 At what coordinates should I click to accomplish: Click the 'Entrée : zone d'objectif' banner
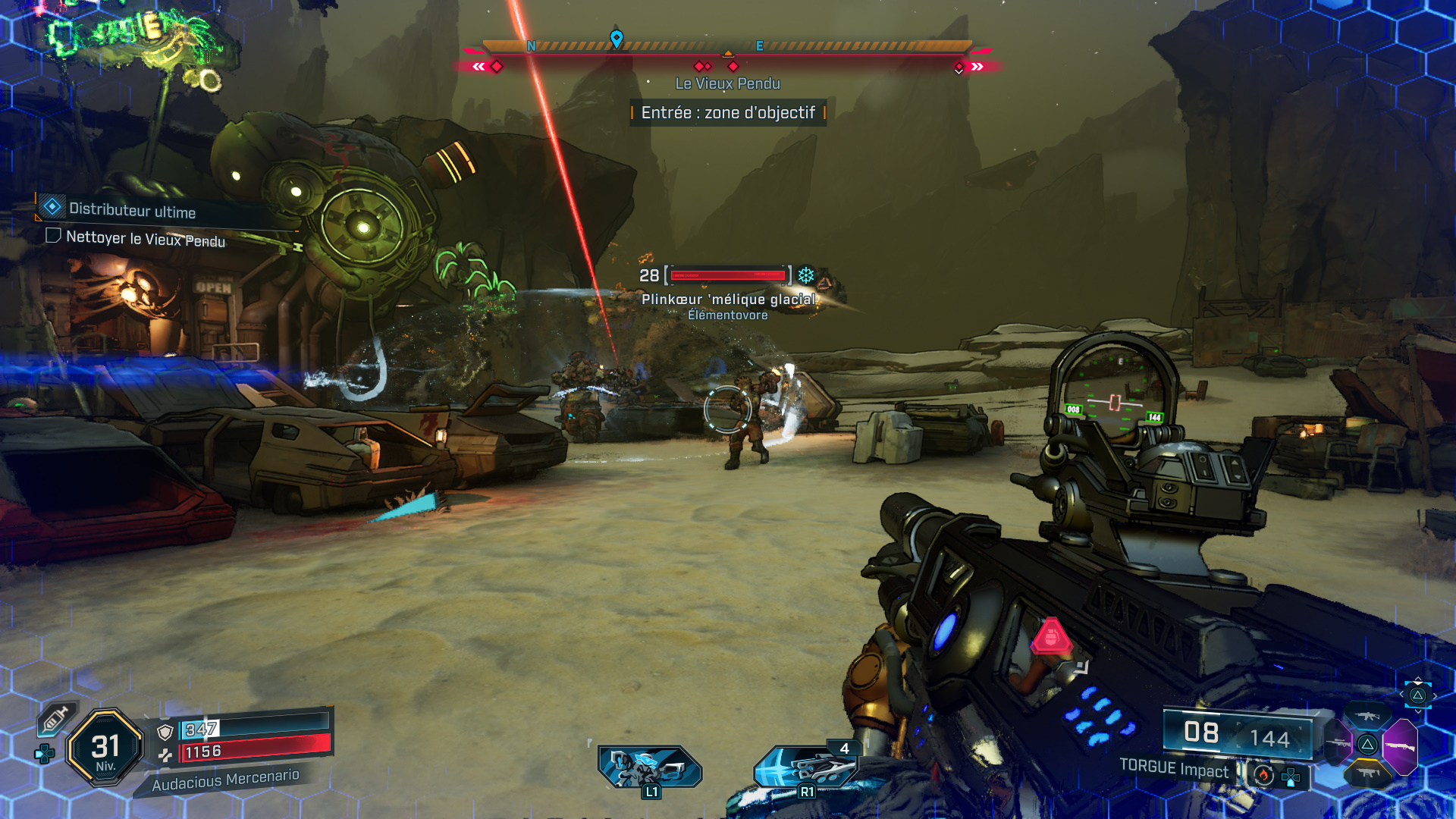(728, 114)
